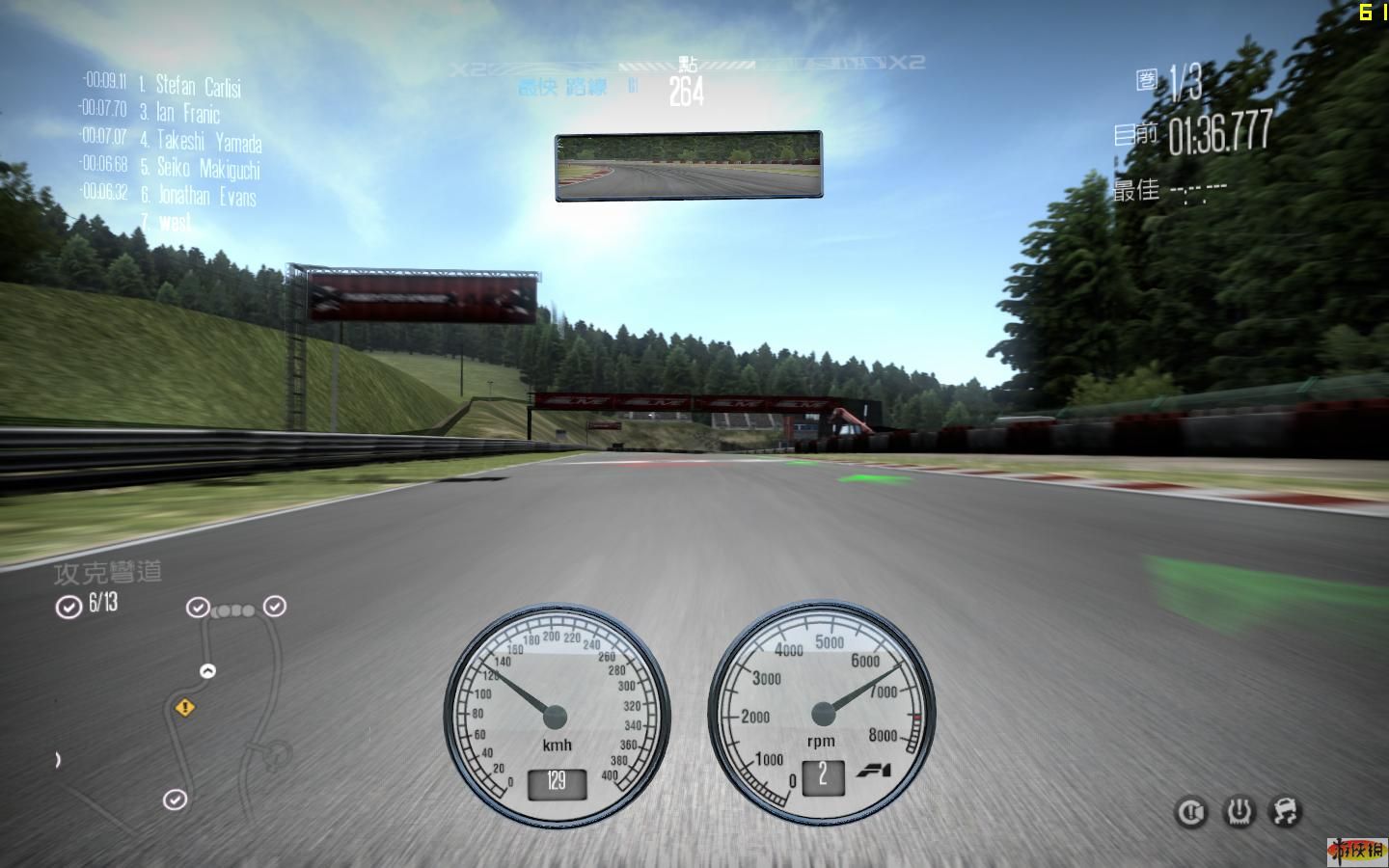
Task: Click the kmh speedometer gauge
Action: click(x=556, y=714)
